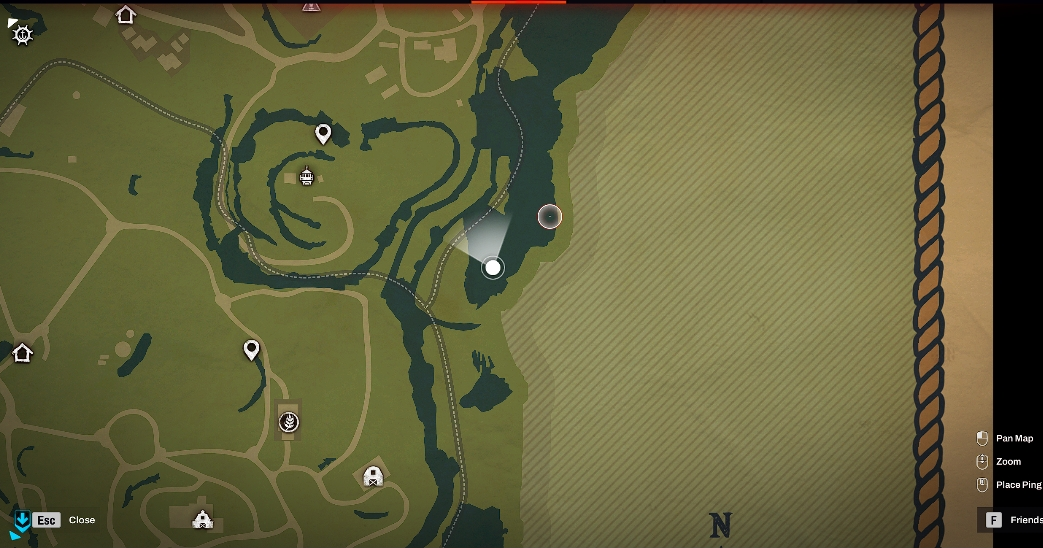Select the ship wheel map marker
Image resolution: width=1043 pixels, height=548 pixels.
point(22,34)
